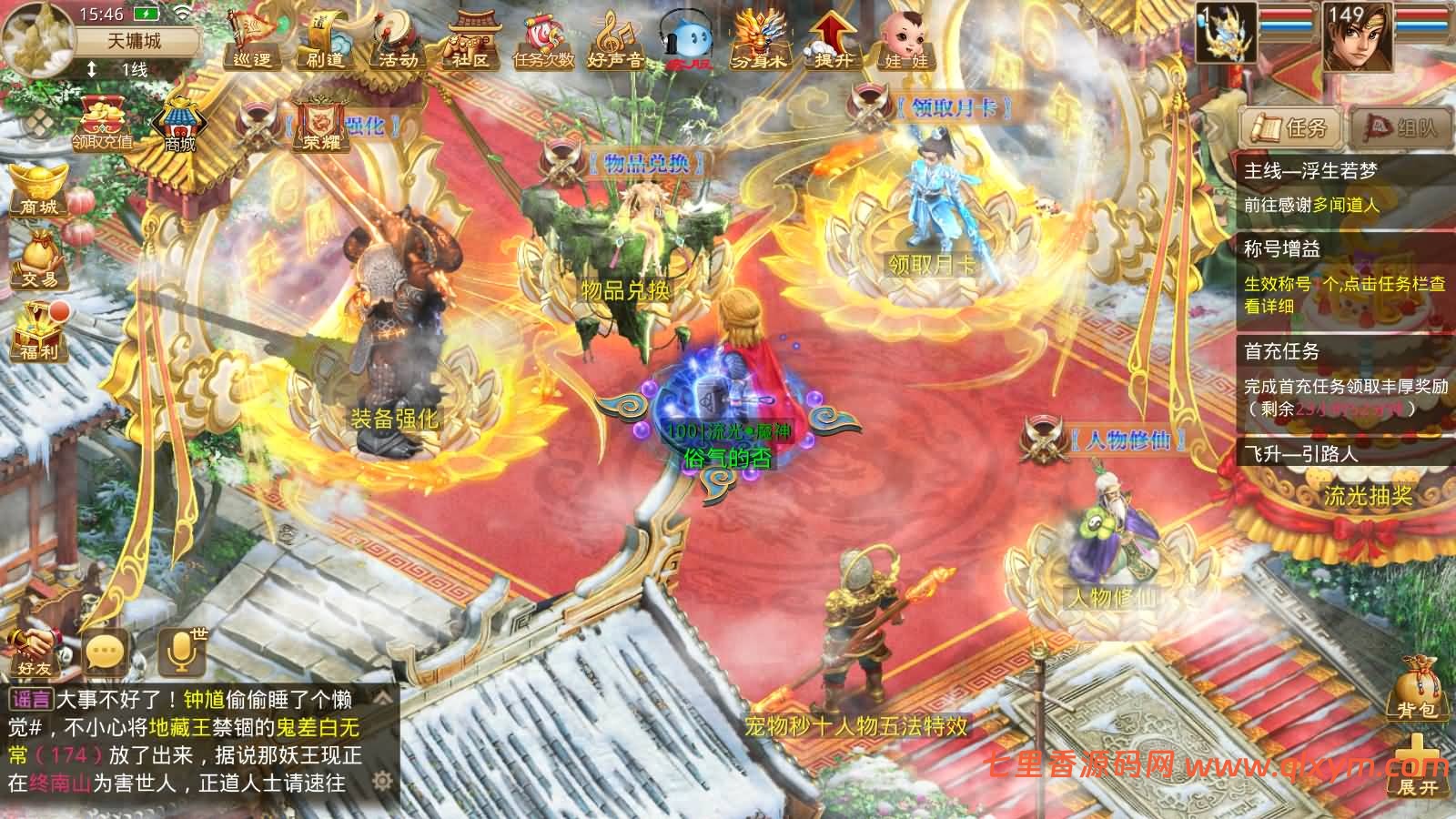1456x819 pixels.
Task: Open the 社区 community icon
Action: tap(470, 40)
